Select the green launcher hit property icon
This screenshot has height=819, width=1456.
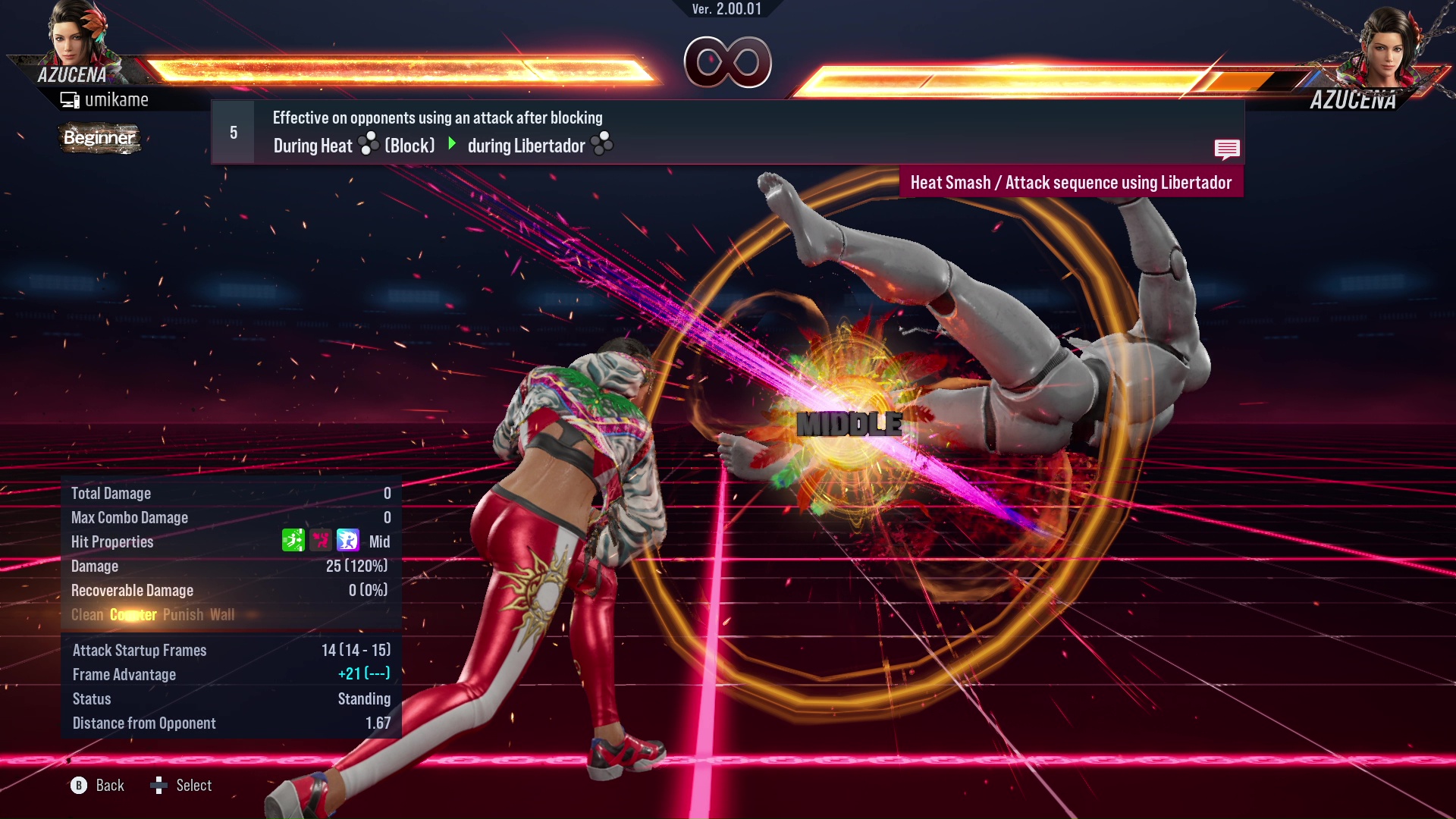(293, 540)
